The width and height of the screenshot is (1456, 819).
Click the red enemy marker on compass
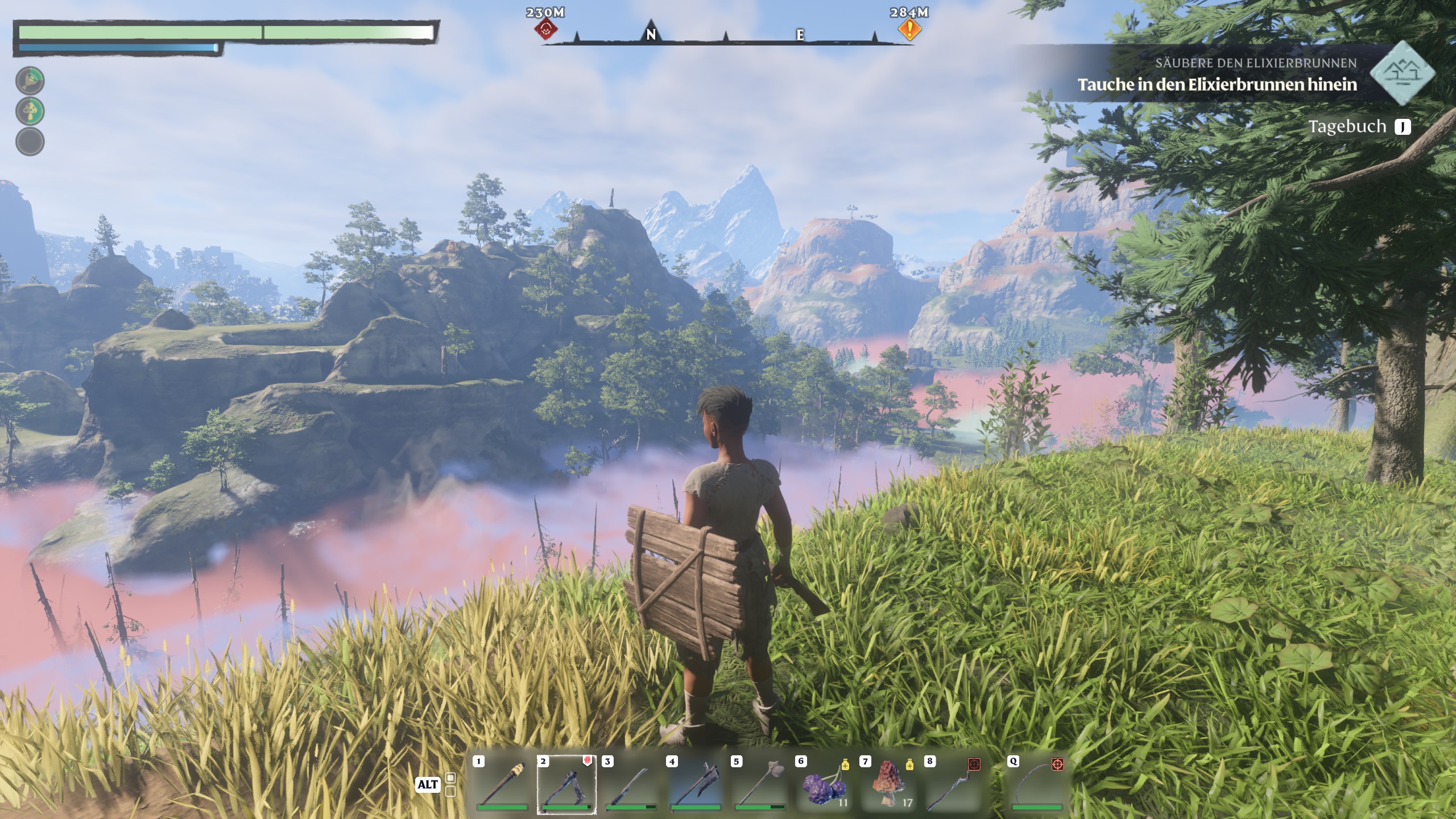(546, 29)
